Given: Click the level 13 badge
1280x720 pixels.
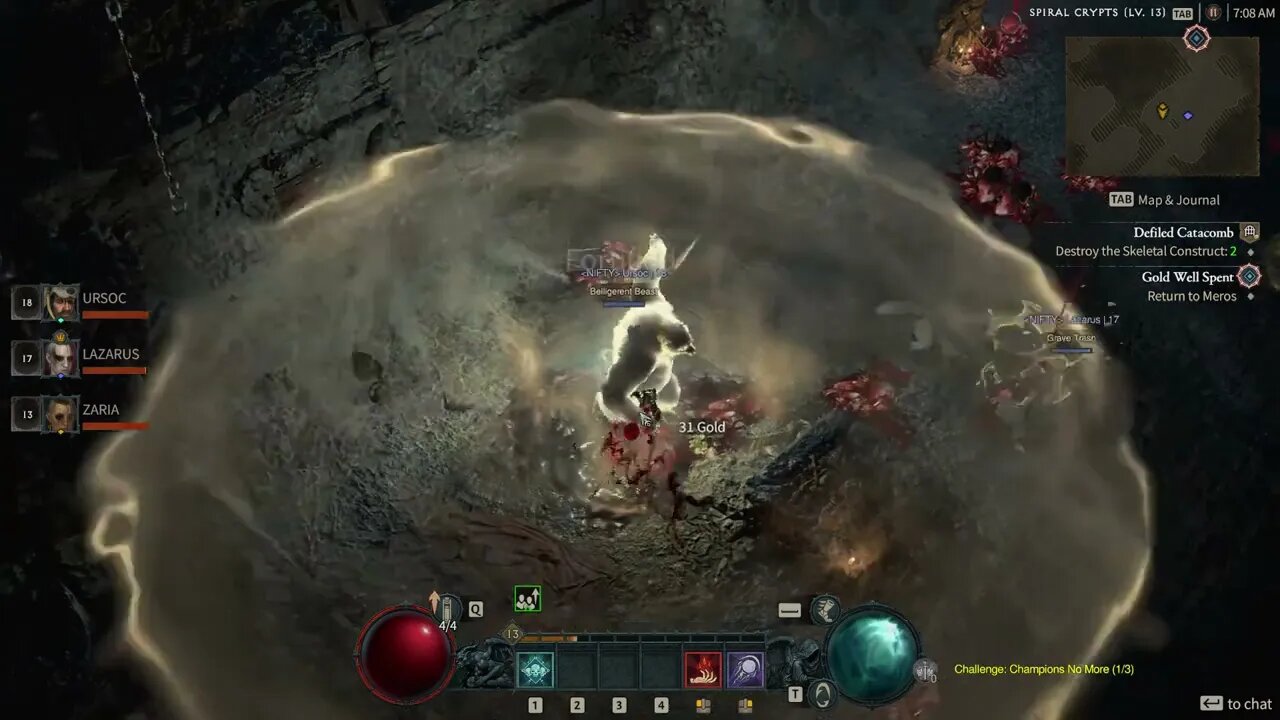Looking at the screenshot, I should [x=513, y=634].
